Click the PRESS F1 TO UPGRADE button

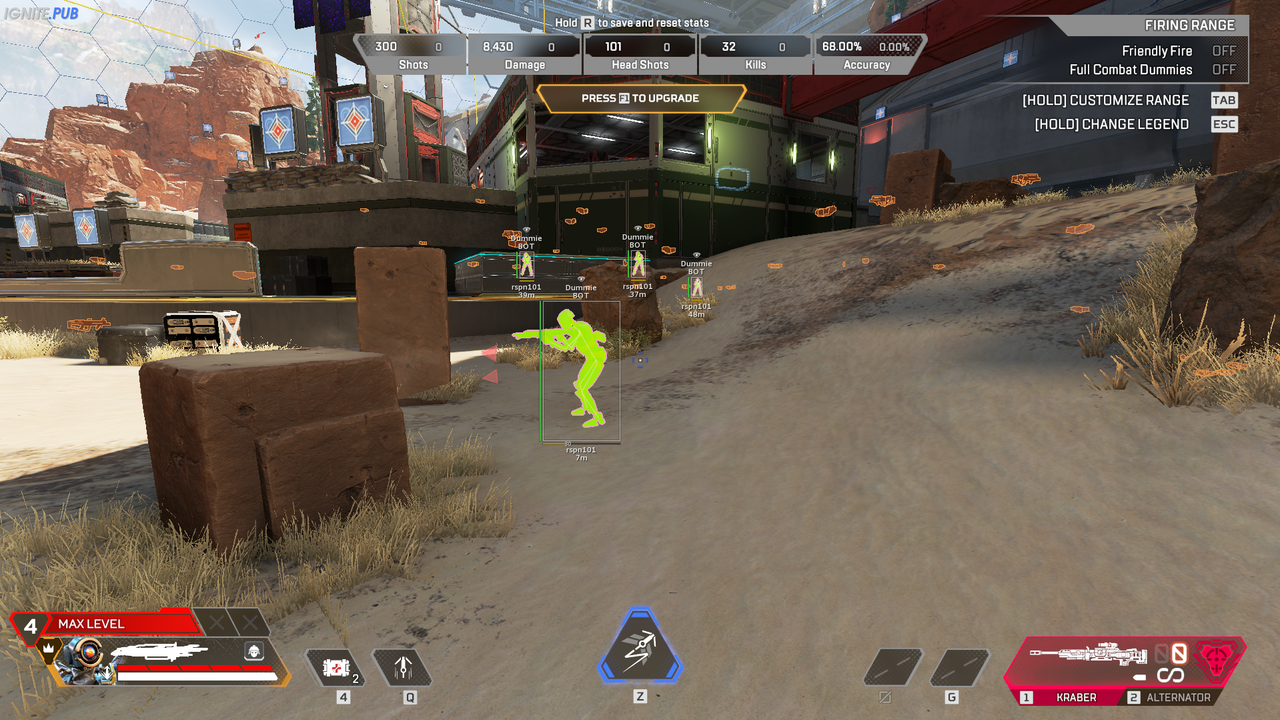[641, 99]
